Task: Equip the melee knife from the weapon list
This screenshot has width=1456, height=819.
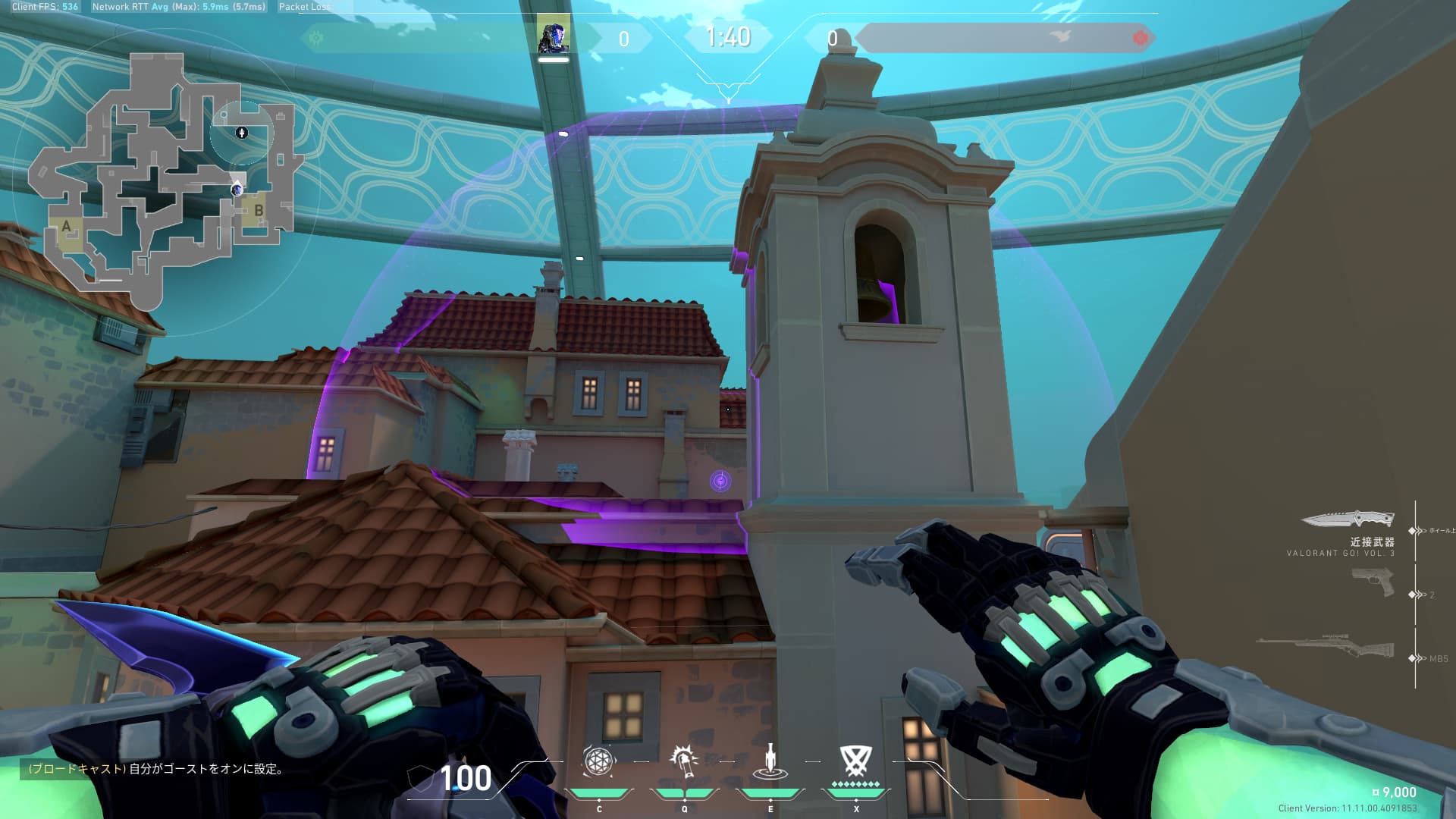Action: pyautogui.click(x=1348, y=519)
